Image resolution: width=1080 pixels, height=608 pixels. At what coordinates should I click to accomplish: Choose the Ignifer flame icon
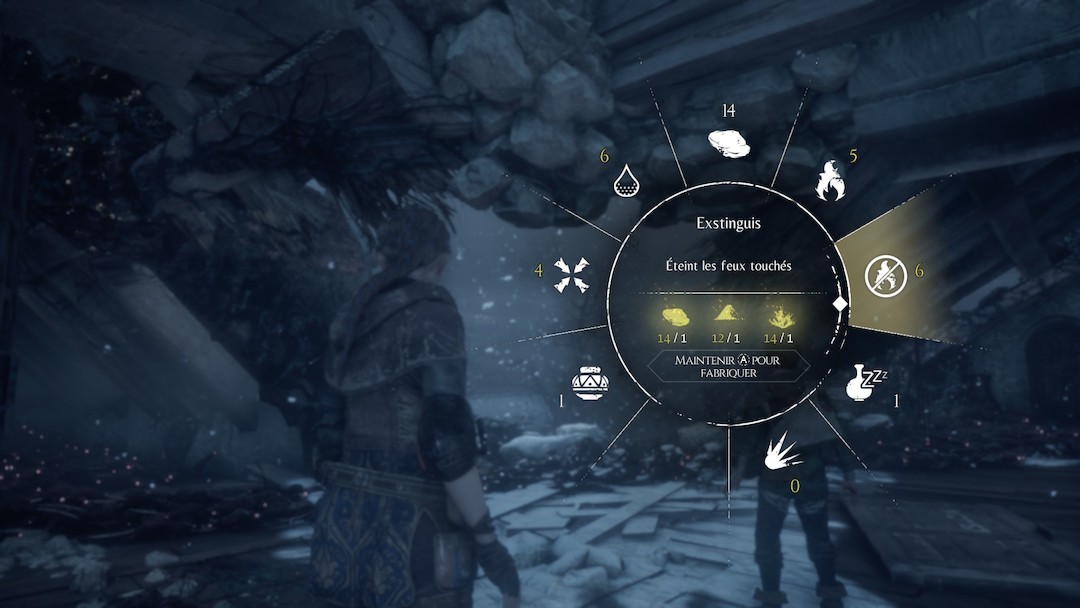(831, 180)
